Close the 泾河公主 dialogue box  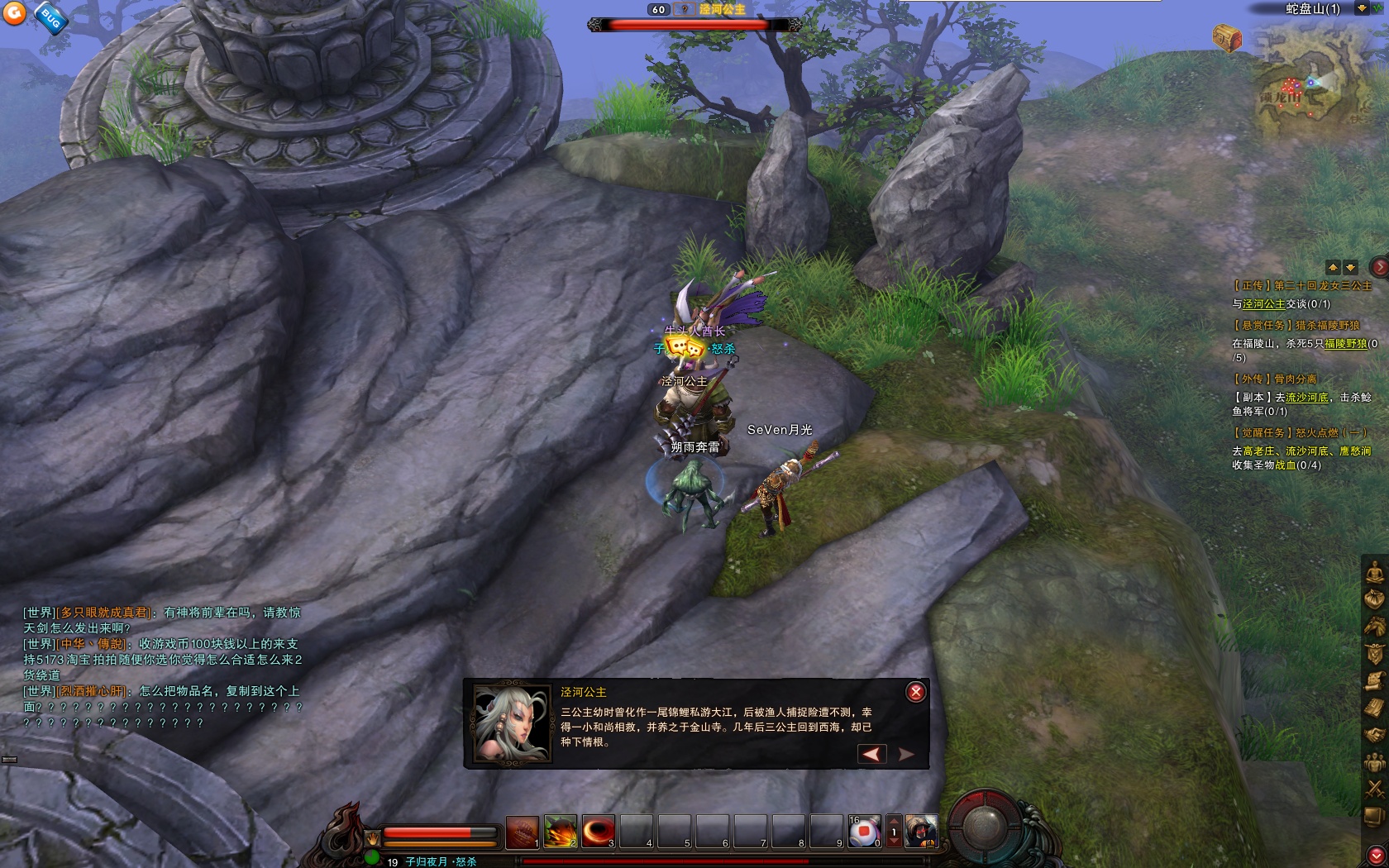click(915, 692)
